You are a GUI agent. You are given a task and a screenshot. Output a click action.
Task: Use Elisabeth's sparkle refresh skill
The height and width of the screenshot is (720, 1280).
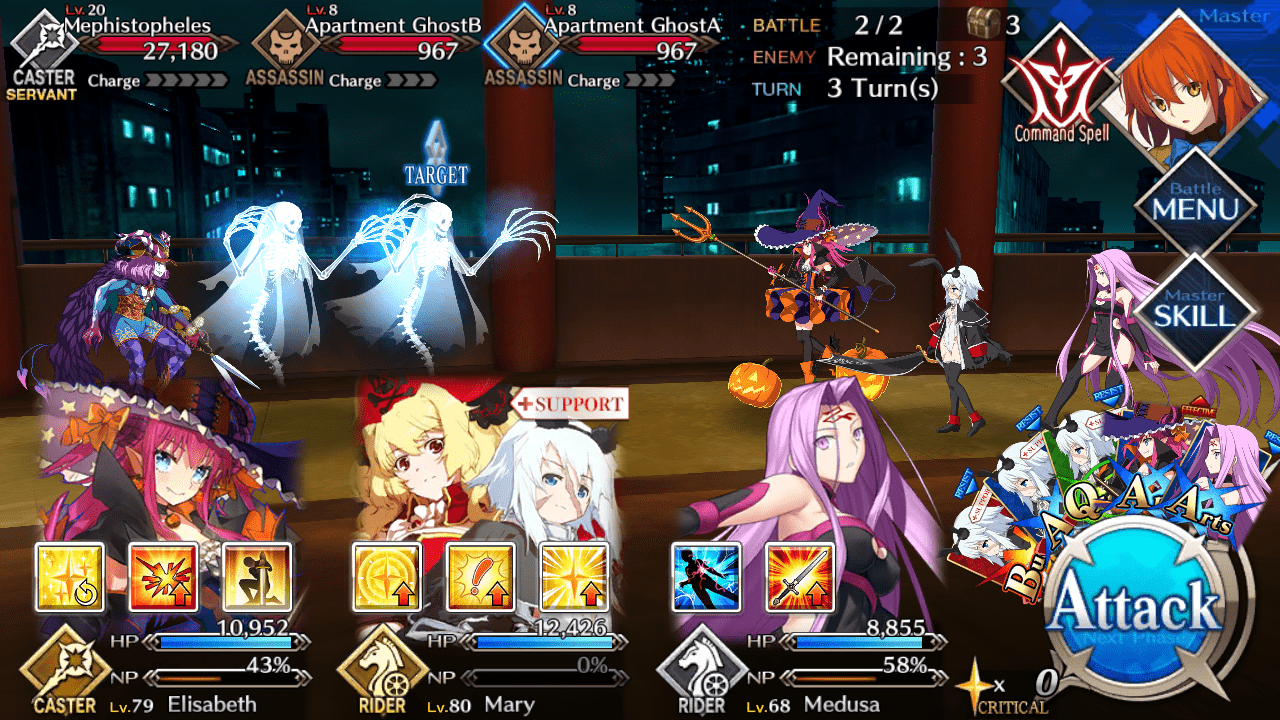70,577
